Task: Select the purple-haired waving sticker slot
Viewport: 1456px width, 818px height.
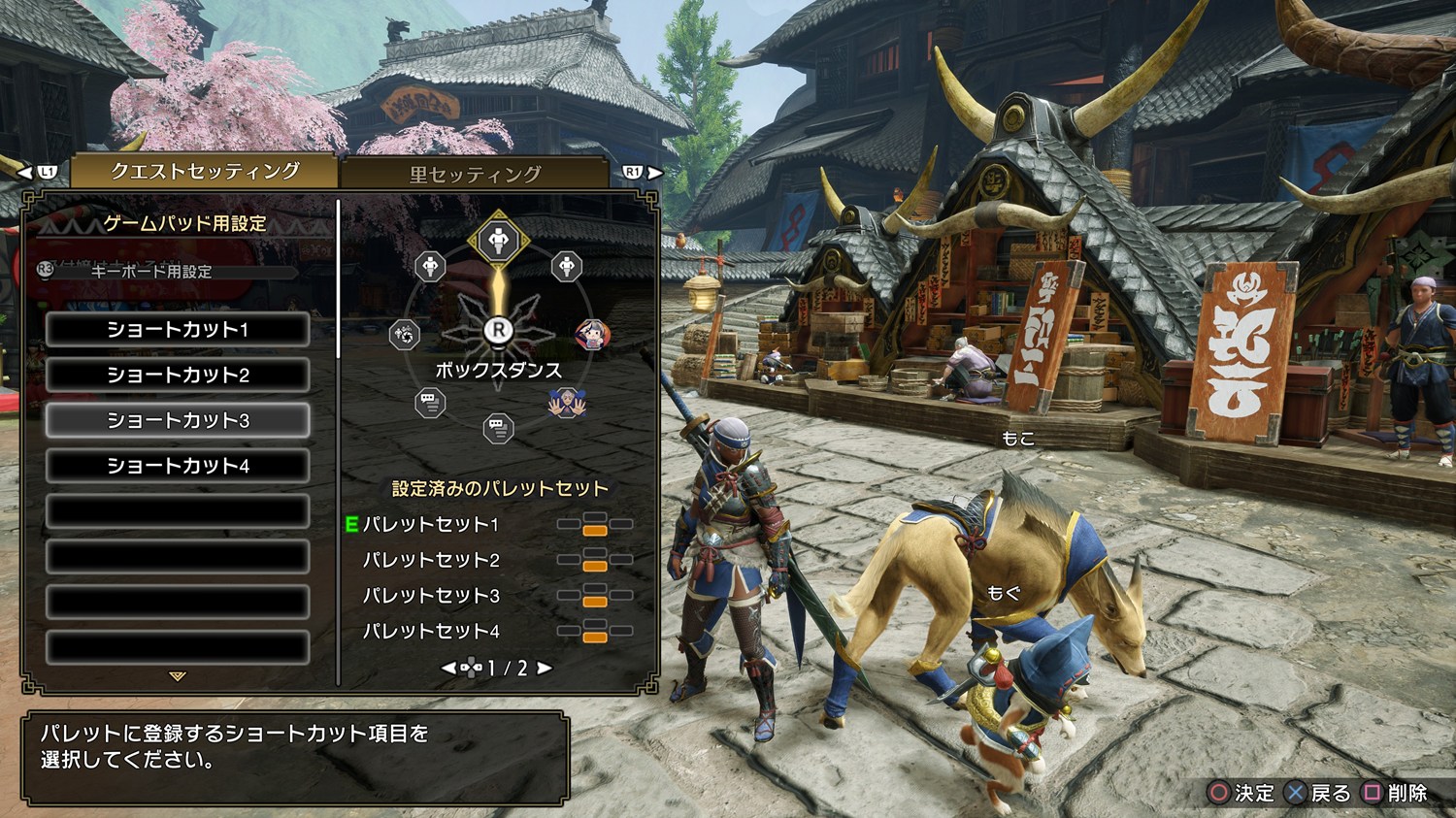Action: coord(565,402)
